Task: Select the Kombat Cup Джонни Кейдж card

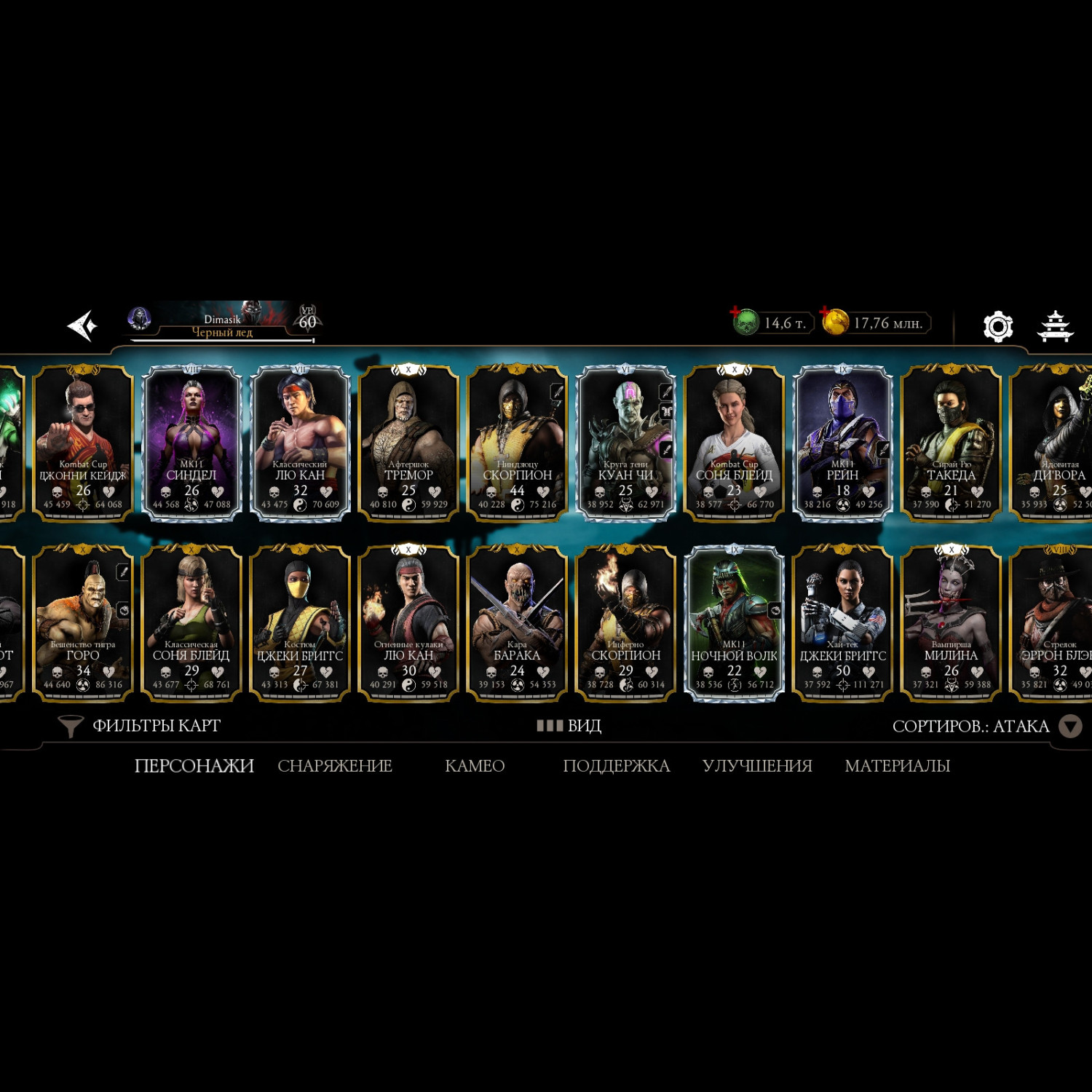Action: click(83, 443)
